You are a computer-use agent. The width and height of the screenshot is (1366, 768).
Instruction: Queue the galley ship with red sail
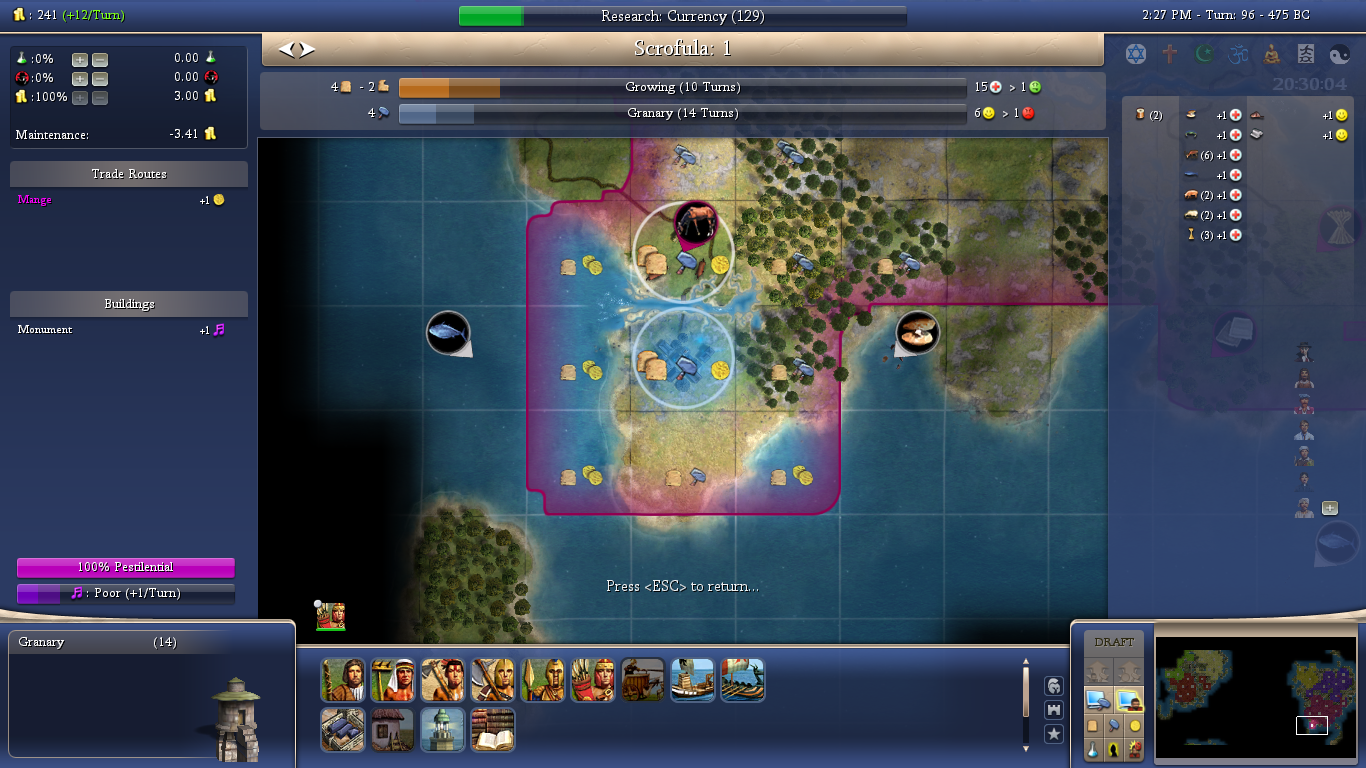(742, 680)
